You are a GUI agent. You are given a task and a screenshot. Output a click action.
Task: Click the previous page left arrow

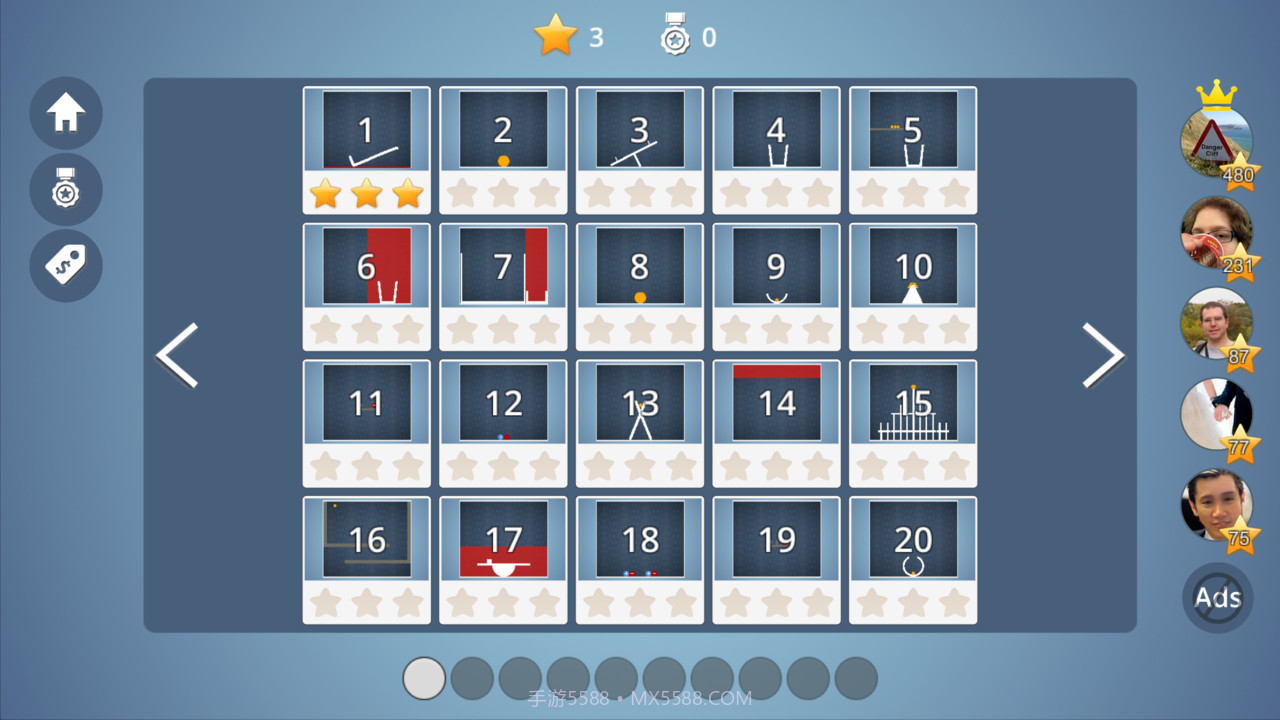click(176, 355)
